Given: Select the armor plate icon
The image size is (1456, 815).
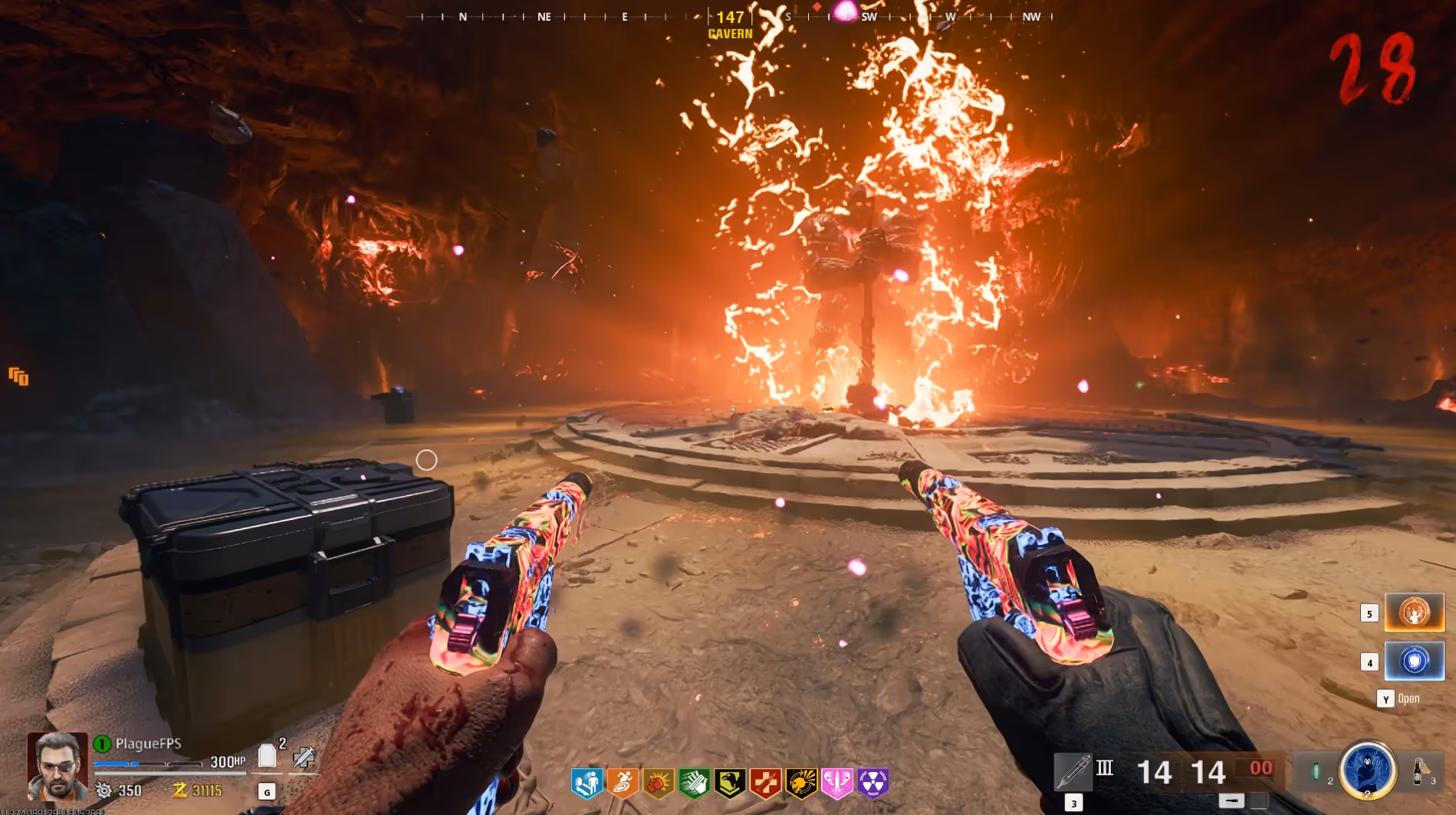Looking at the screenshot, I should [267, 757].
